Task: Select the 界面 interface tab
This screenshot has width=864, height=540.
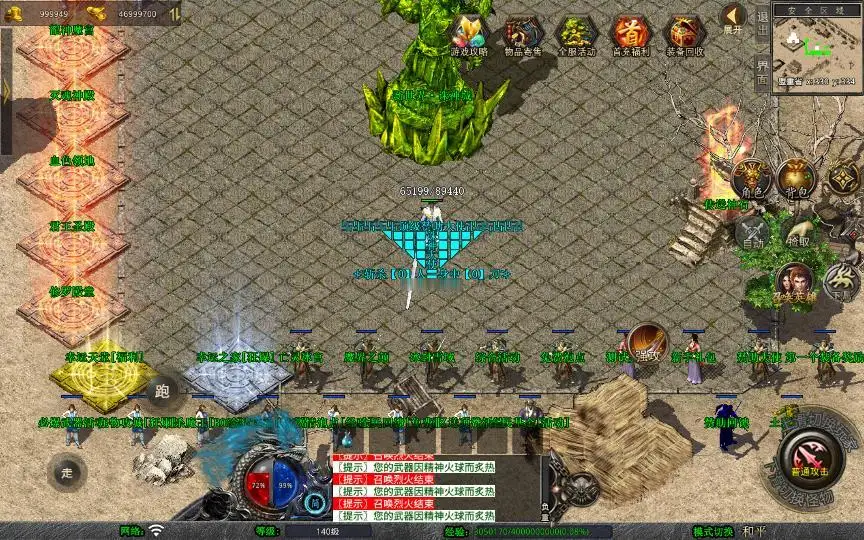Action: 762,72
